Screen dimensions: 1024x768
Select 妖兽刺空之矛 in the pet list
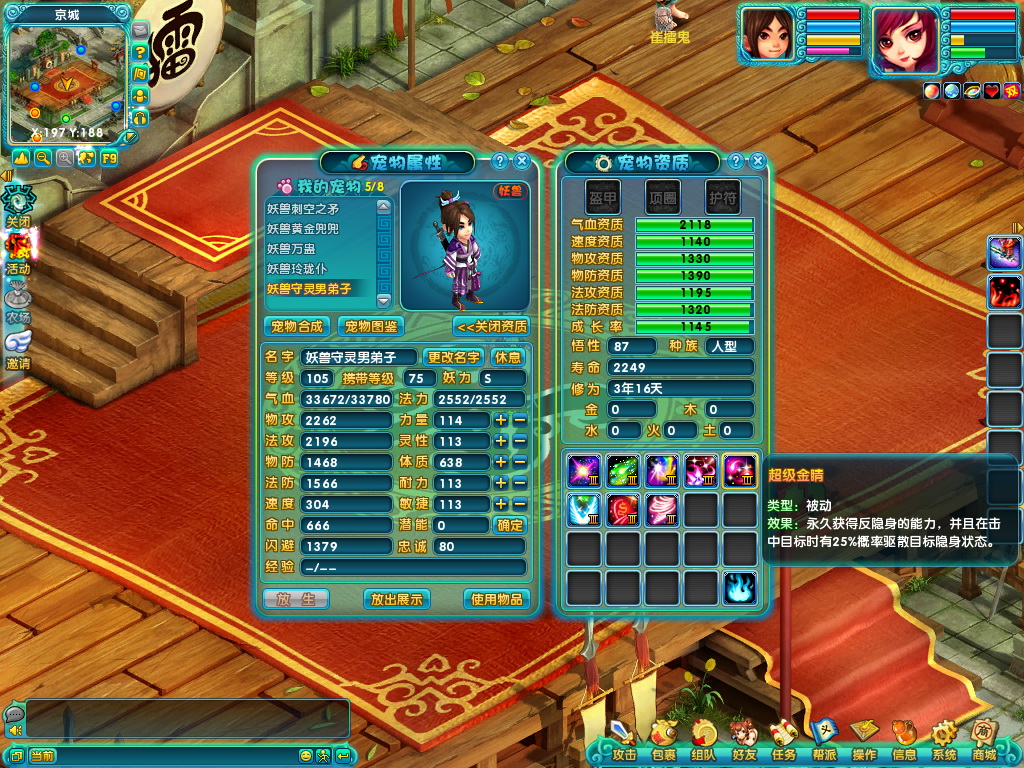(x=317, y=209)
